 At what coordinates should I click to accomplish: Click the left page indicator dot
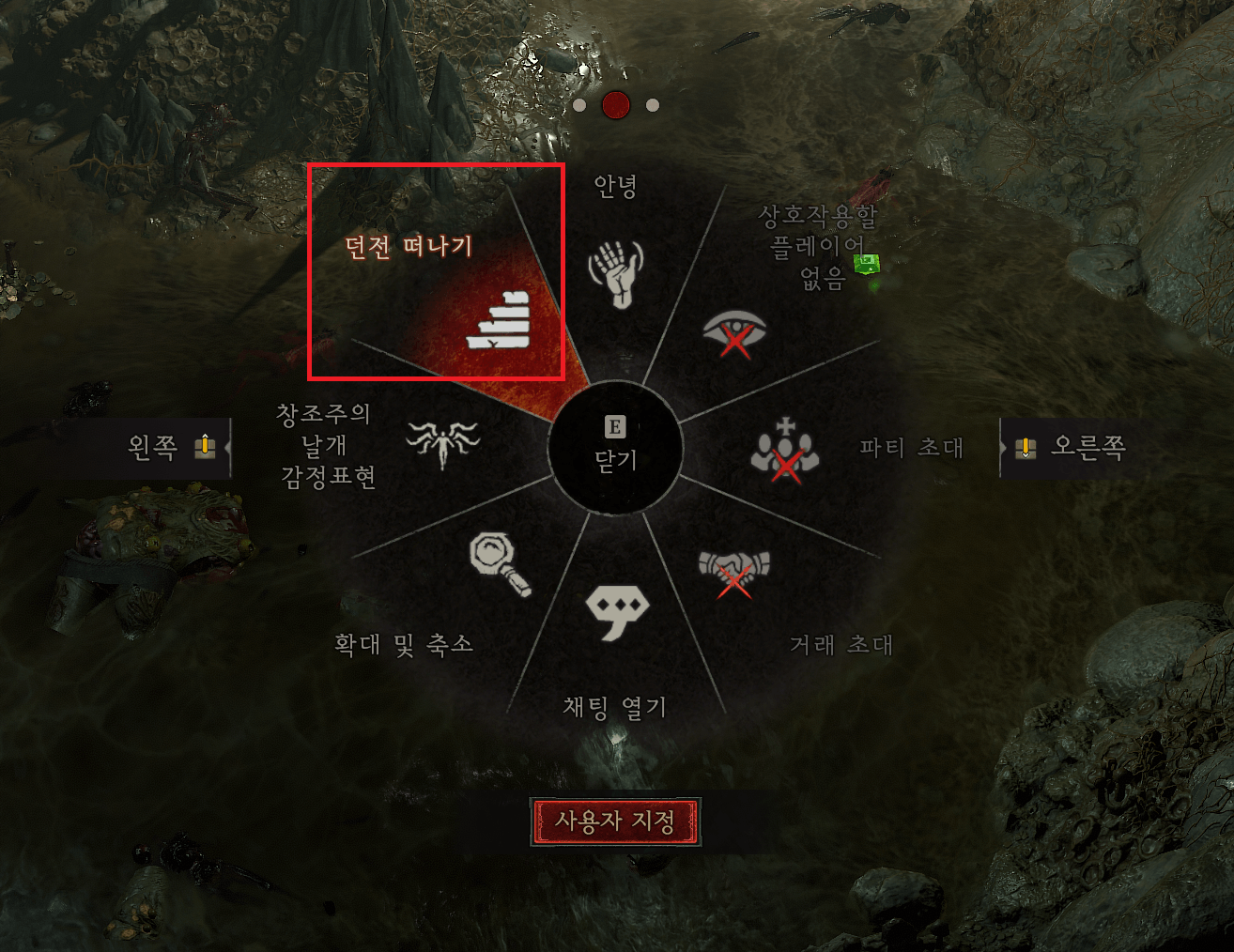[x=581, y=105]
